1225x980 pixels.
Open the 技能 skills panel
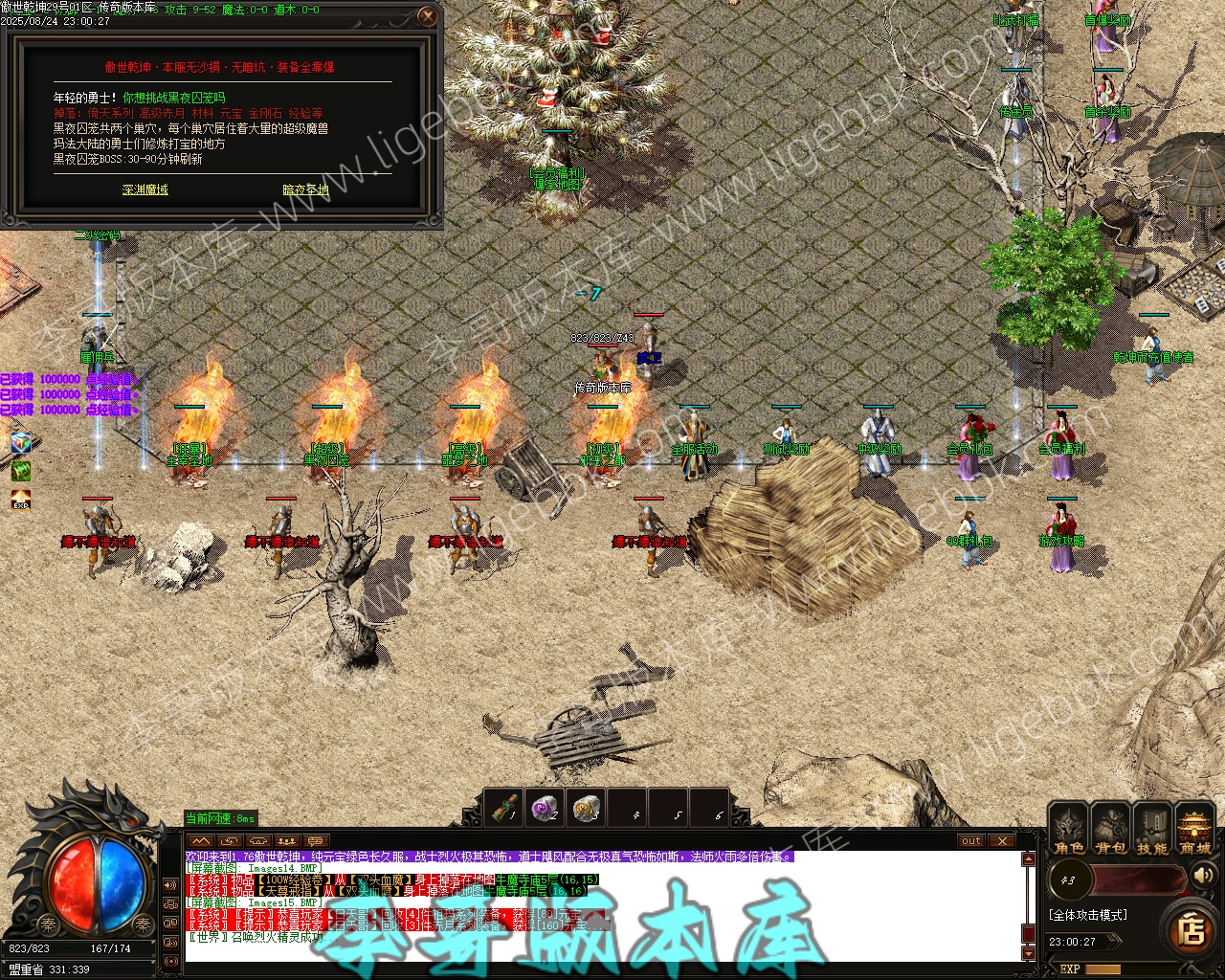pos(1151,829)
